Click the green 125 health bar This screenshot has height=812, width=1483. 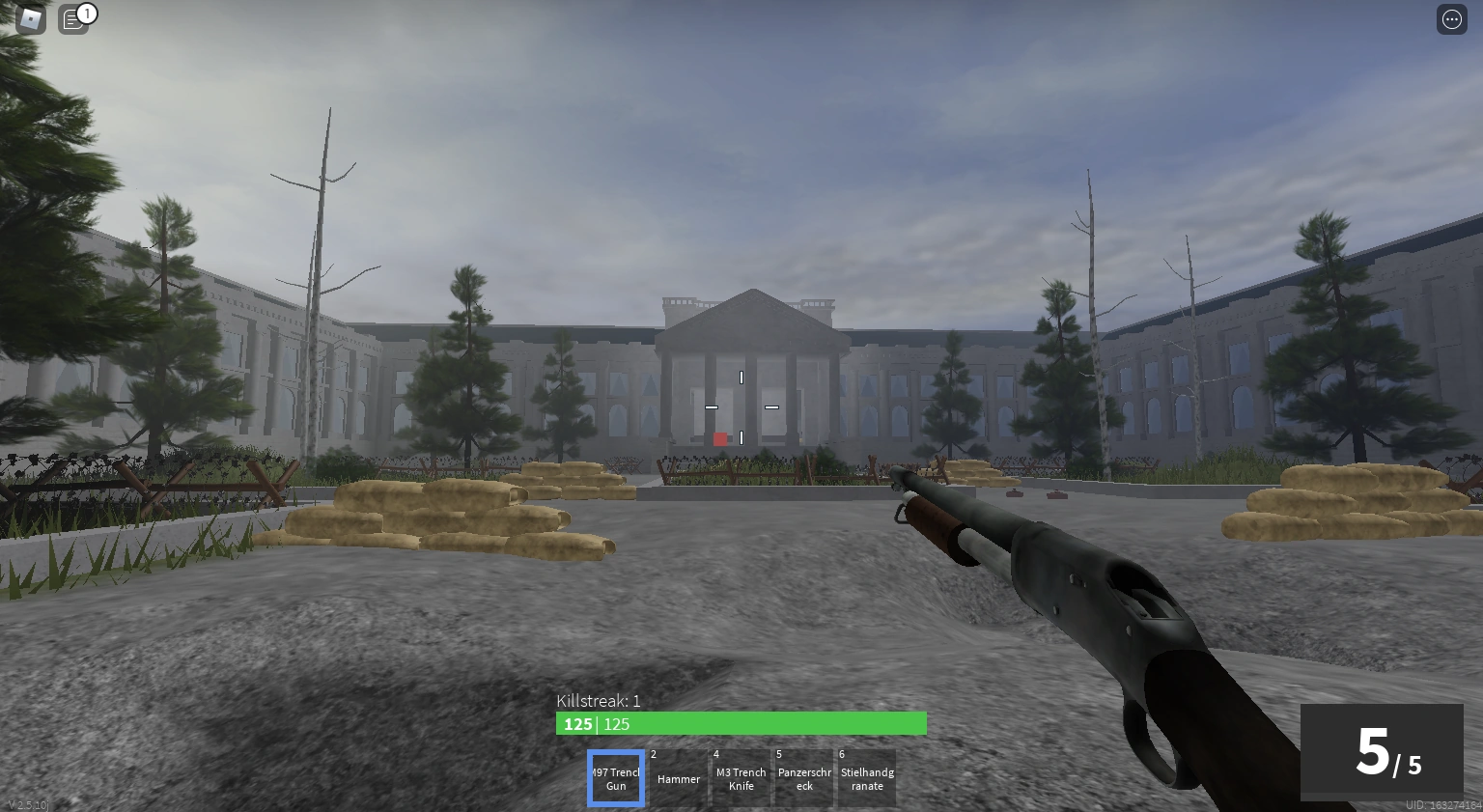tap(741, 723)
